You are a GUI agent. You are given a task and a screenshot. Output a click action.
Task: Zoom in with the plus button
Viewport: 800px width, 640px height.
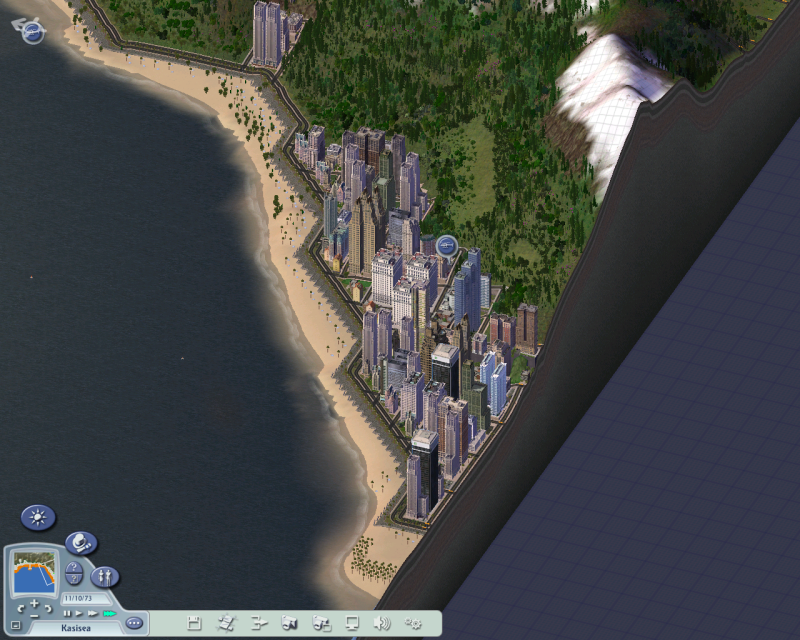pos(34,604)
